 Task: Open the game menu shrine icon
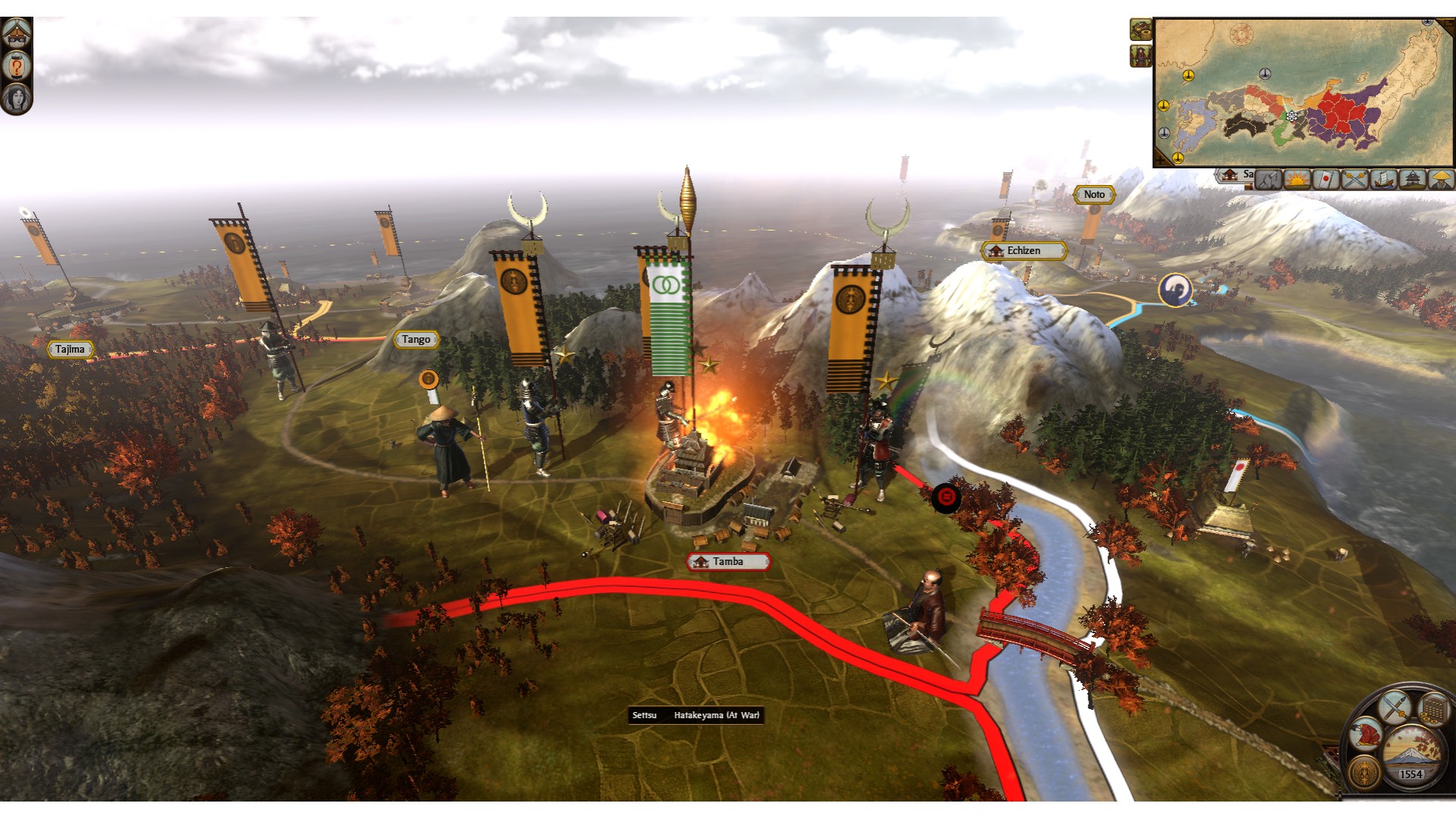(x=16, y=32)
